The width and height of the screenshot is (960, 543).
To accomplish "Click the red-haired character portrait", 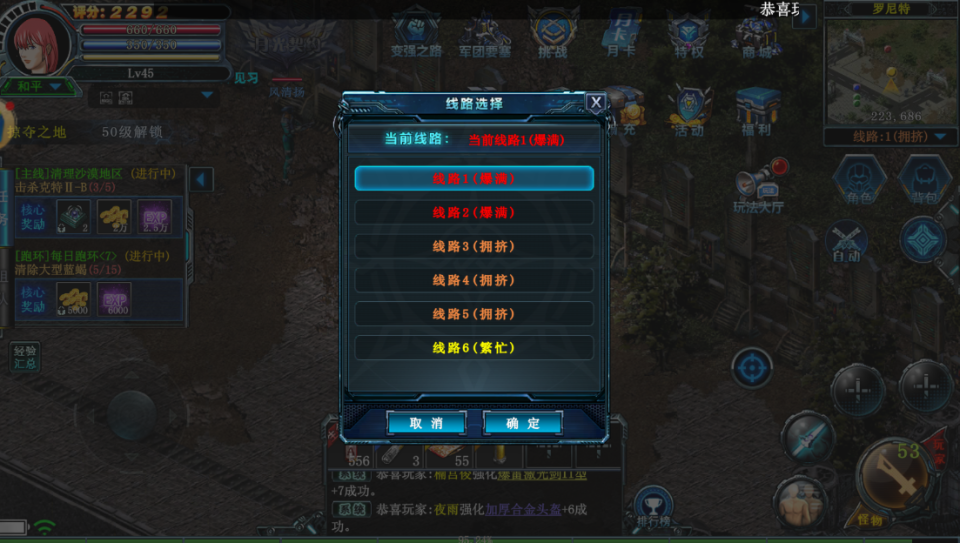I will [x=40, y=45].
